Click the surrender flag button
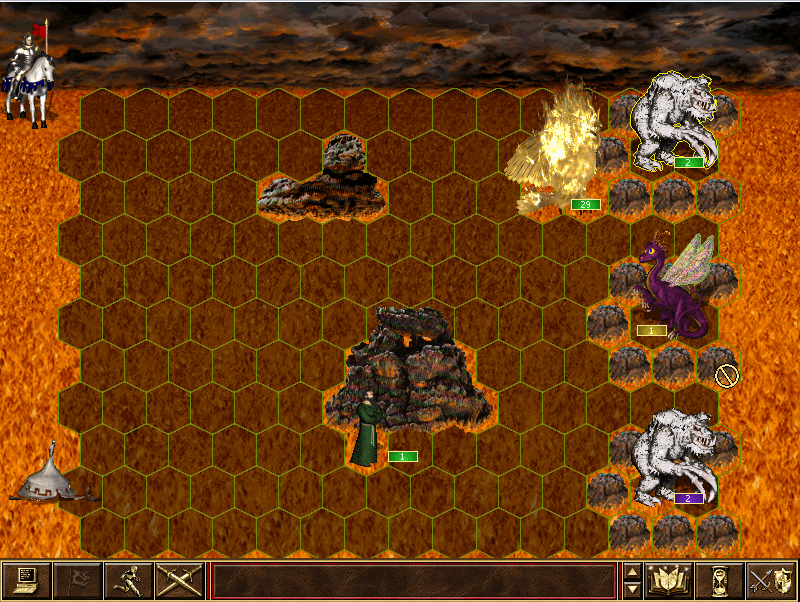The height and width of the screenshot is (602, 800). click(77, 580)
